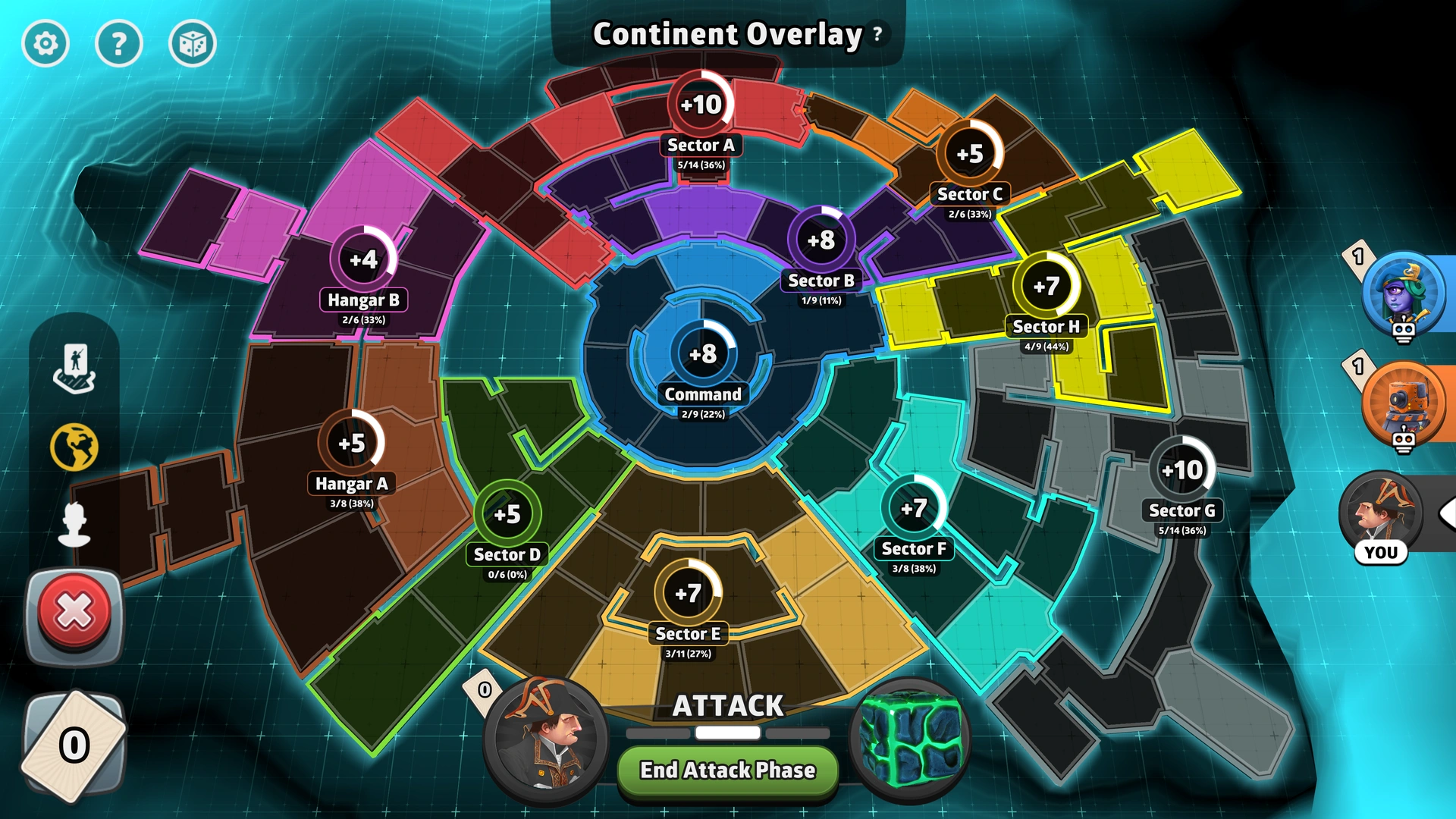Open the help question mark icon top-left
This screenshot has height=819, width=1456.
(x=119, y=44)
